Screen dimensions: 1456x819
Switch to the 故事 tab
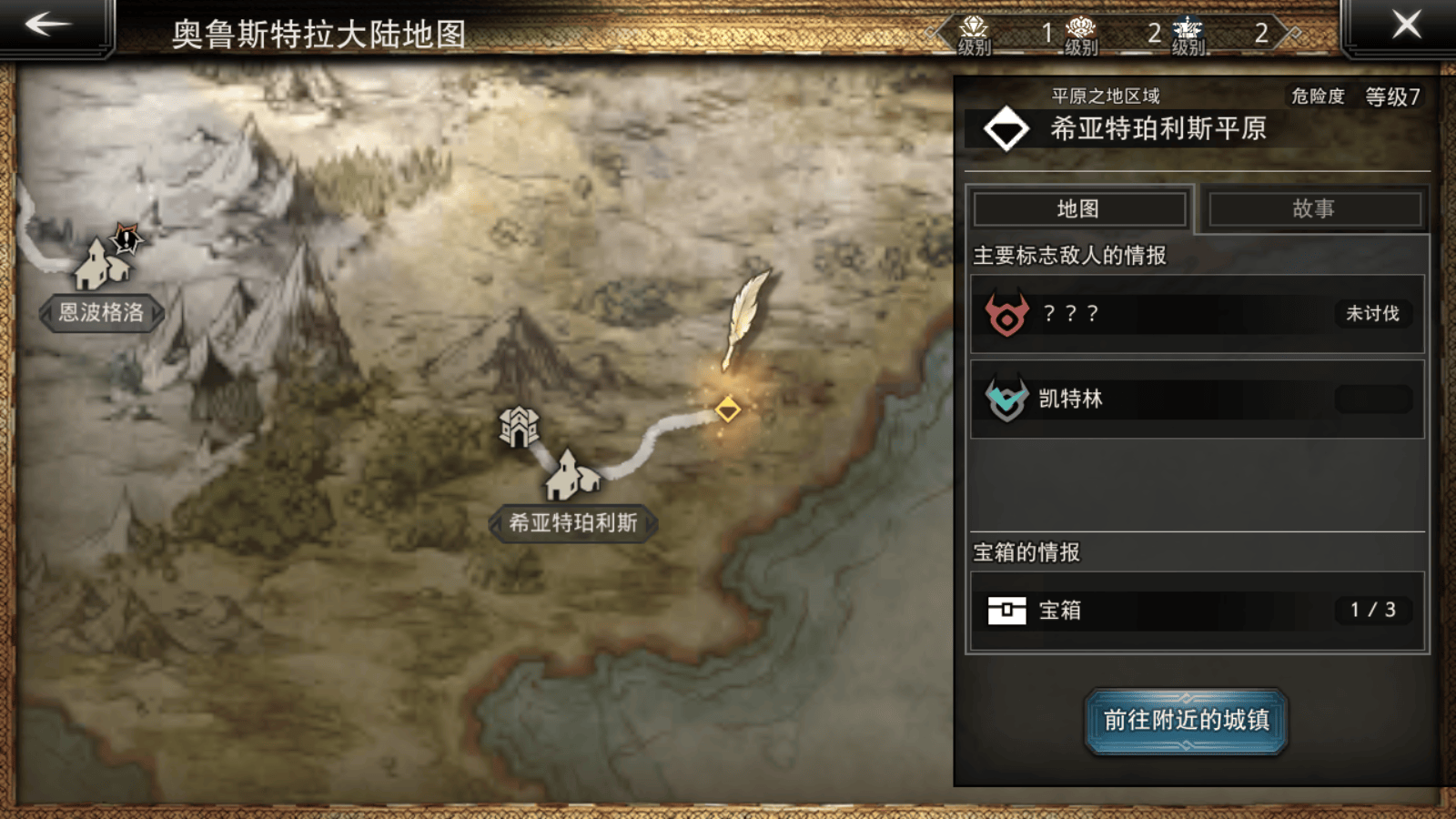point(1314,208)
